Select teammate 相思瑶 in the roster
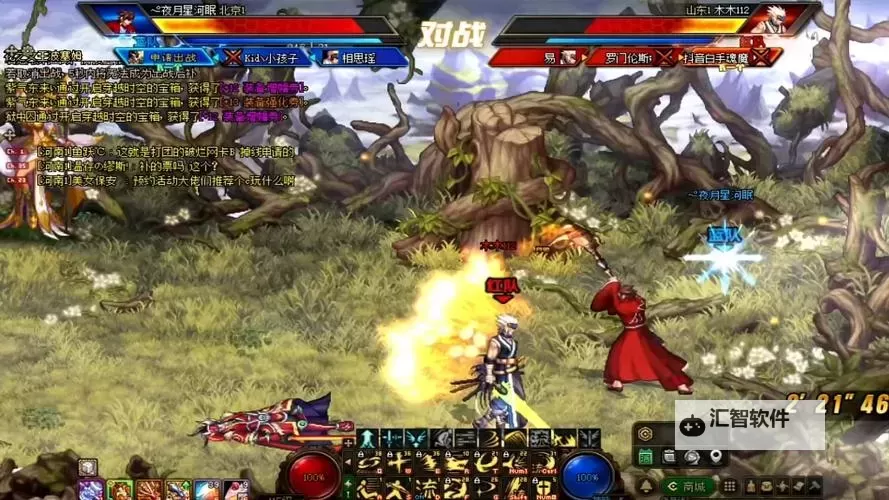 tap(362, 57)
